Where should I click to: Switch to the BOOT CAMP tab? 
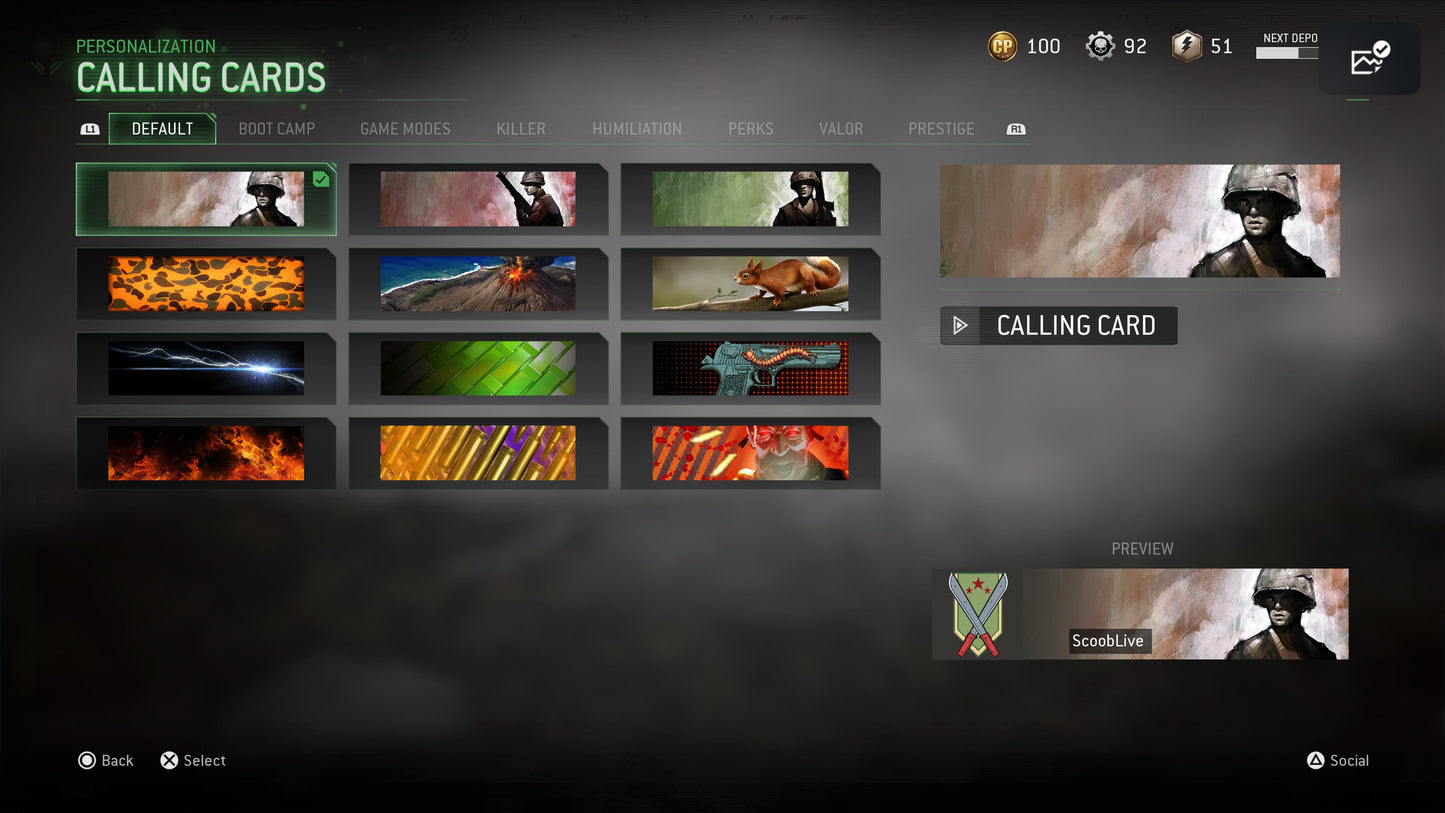click(x=276, y=128)
